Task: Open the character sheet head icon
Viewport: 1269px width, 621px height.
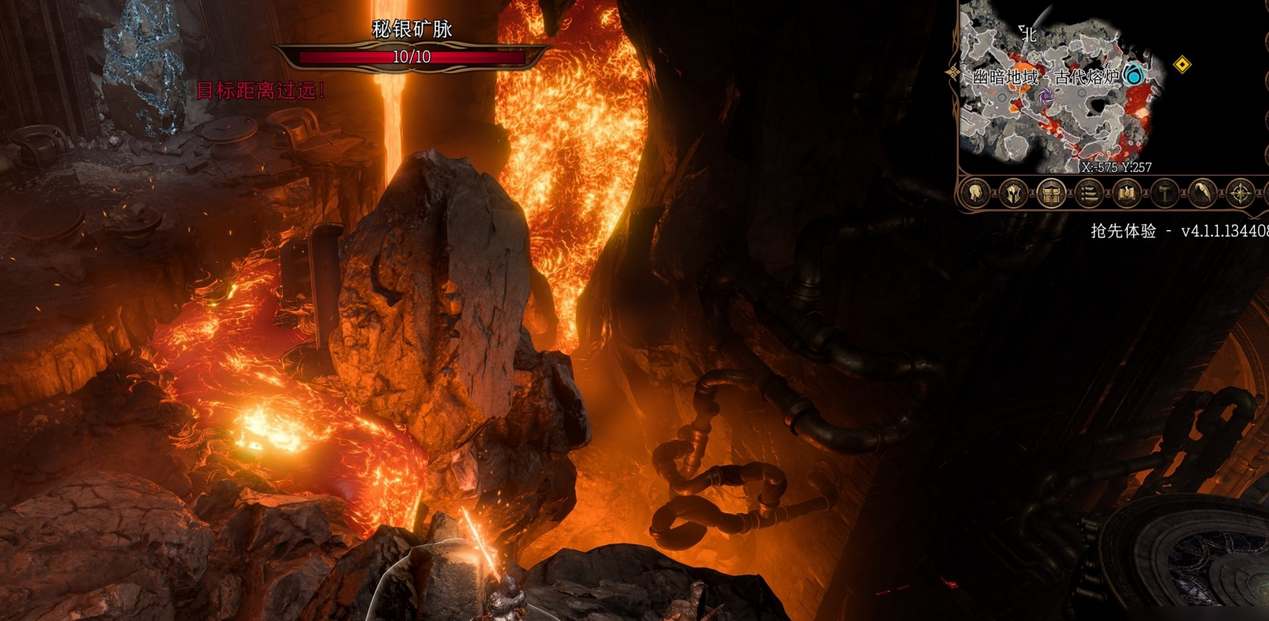Action: [974, 192]
